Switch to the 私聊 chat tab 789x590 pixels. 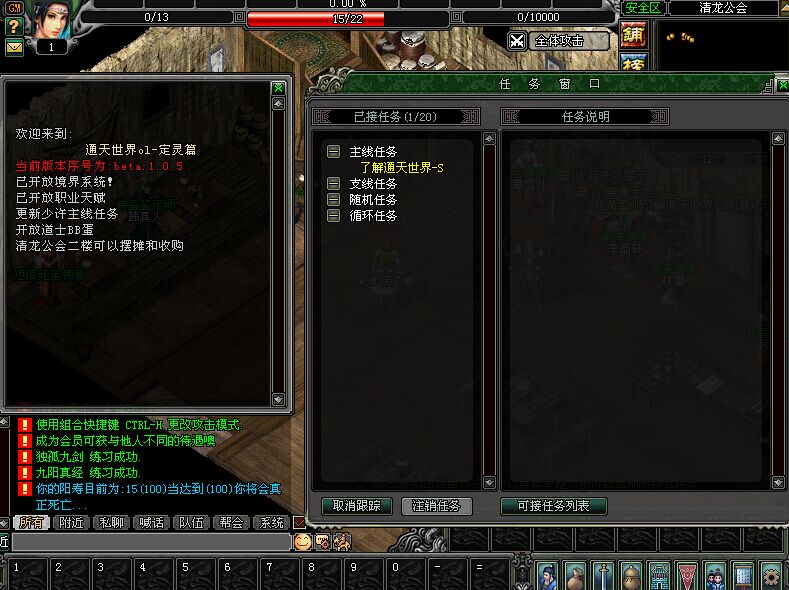pyautogui.click(x=112, y=522)
